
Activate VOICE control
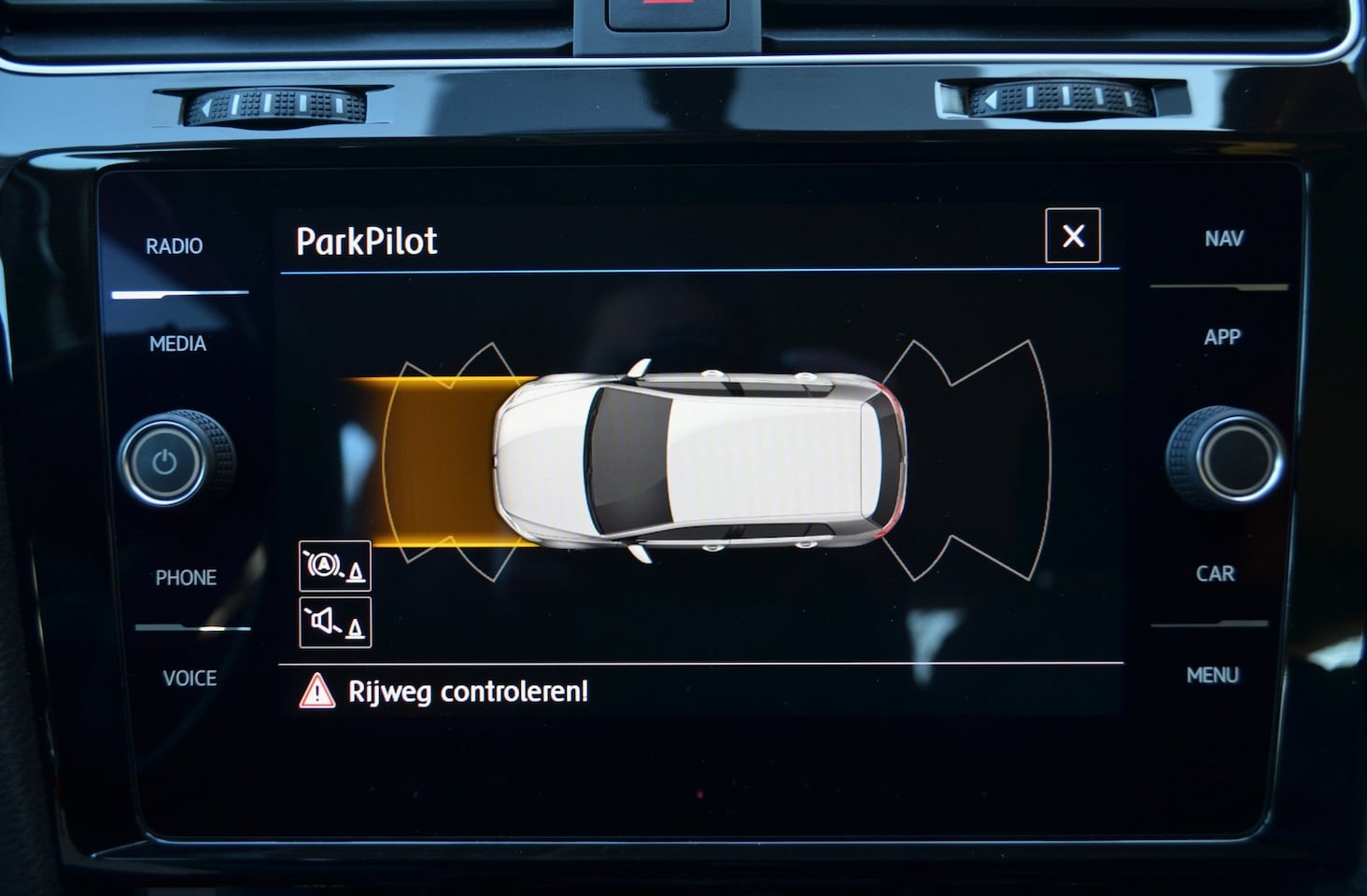point(190,679)
